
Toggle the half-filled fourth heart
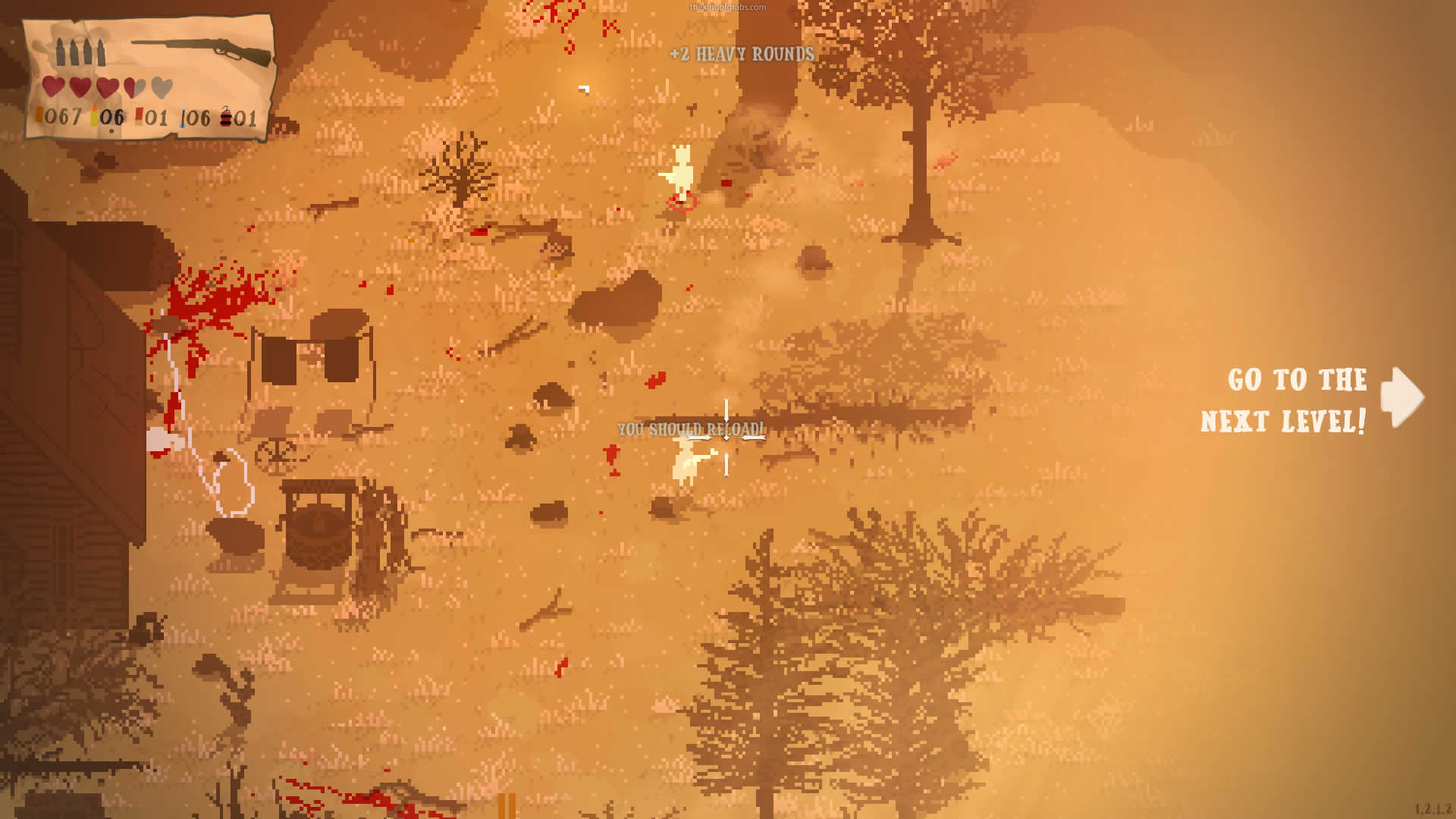tap(136, 86)
